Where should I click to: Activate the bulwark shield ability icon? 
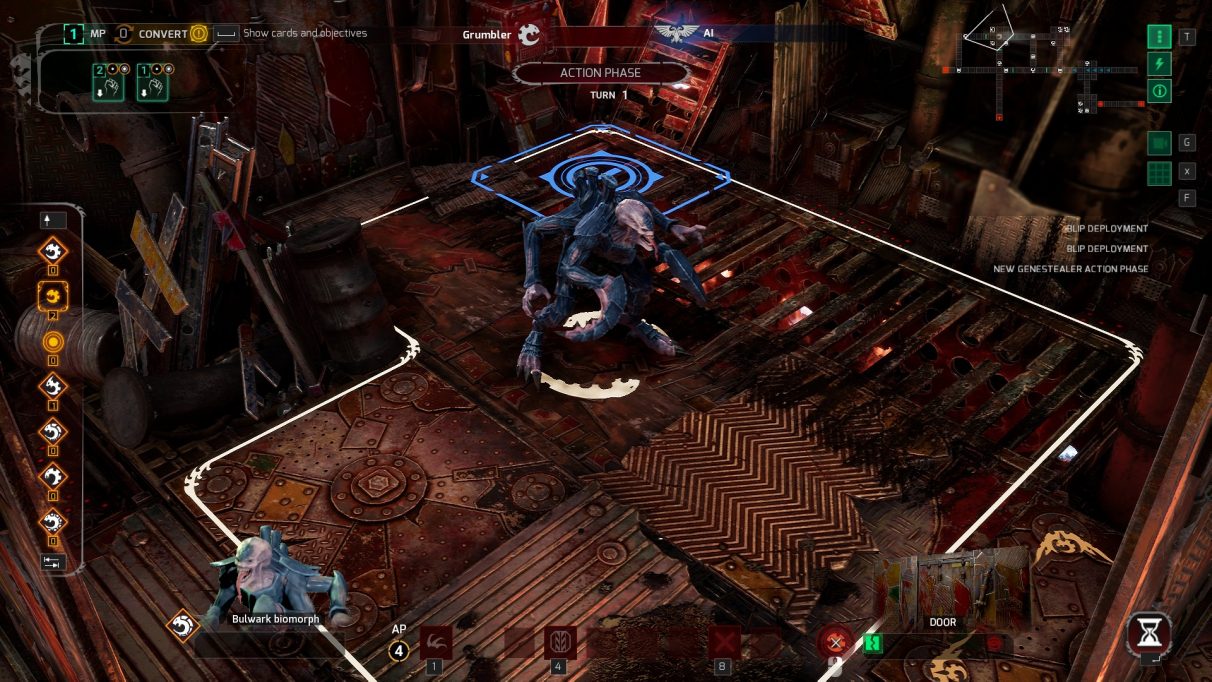point(560,642)
